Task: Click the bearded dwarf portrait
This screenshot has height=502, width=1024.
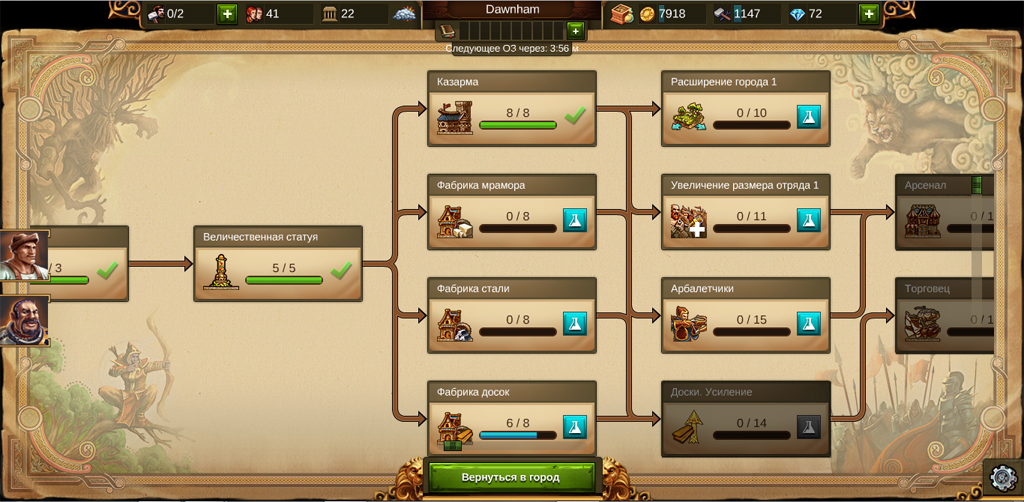Action: click(x=22, y=321)
